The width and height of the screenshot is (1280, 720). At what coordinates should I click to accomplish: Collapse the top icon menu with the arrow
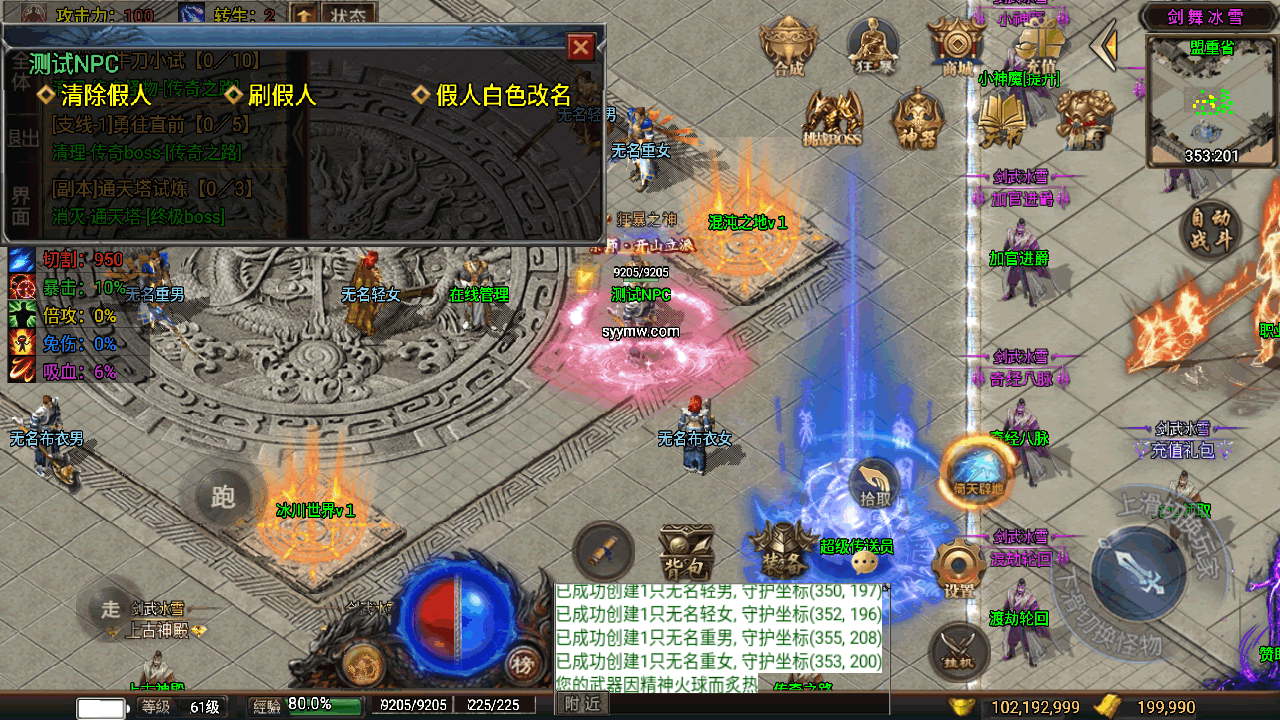click(1104, 45)
